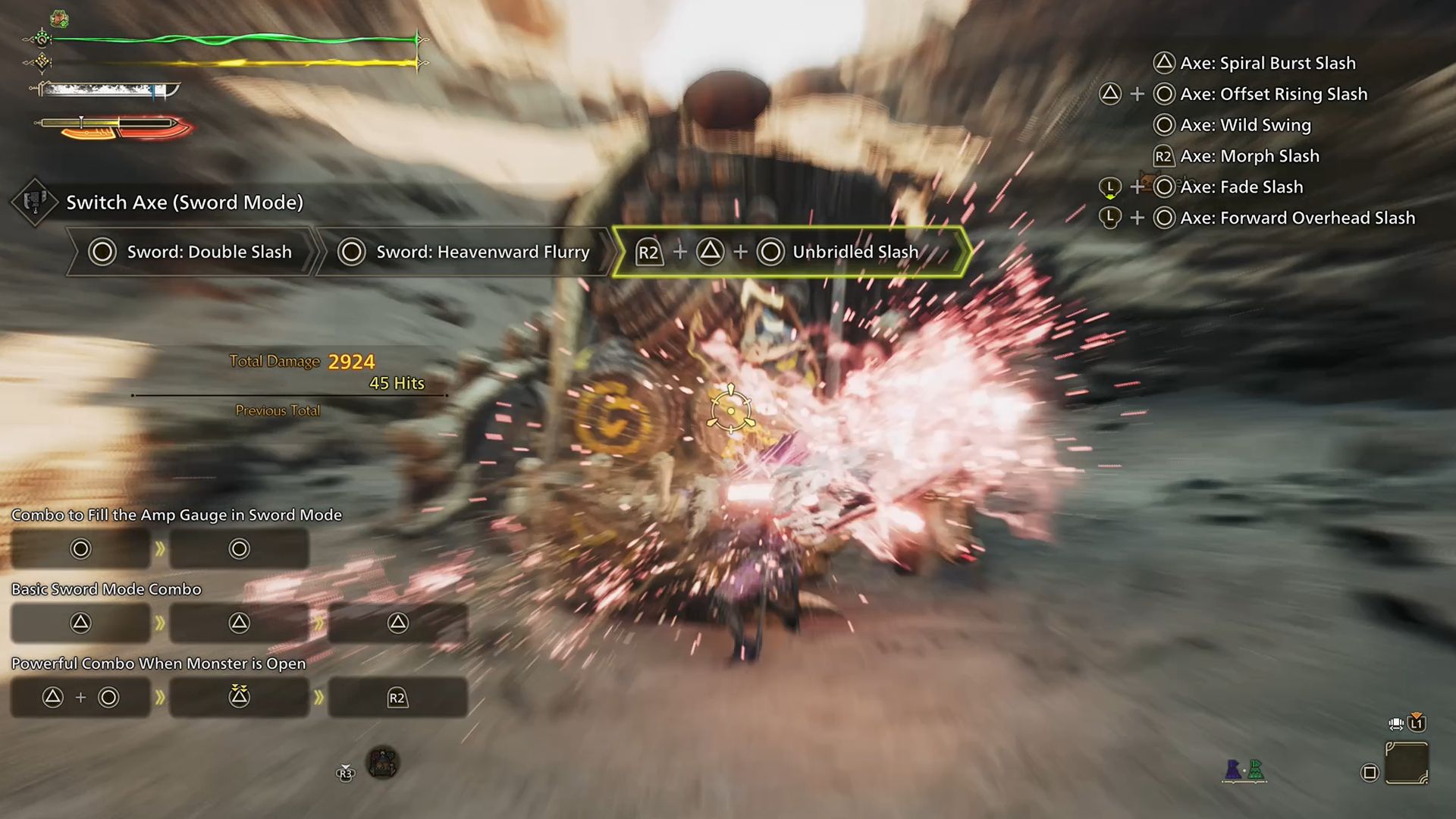Click the Switch Axe weapon diamond icon
Screen dimensions: 1456x819
point(34,202)
